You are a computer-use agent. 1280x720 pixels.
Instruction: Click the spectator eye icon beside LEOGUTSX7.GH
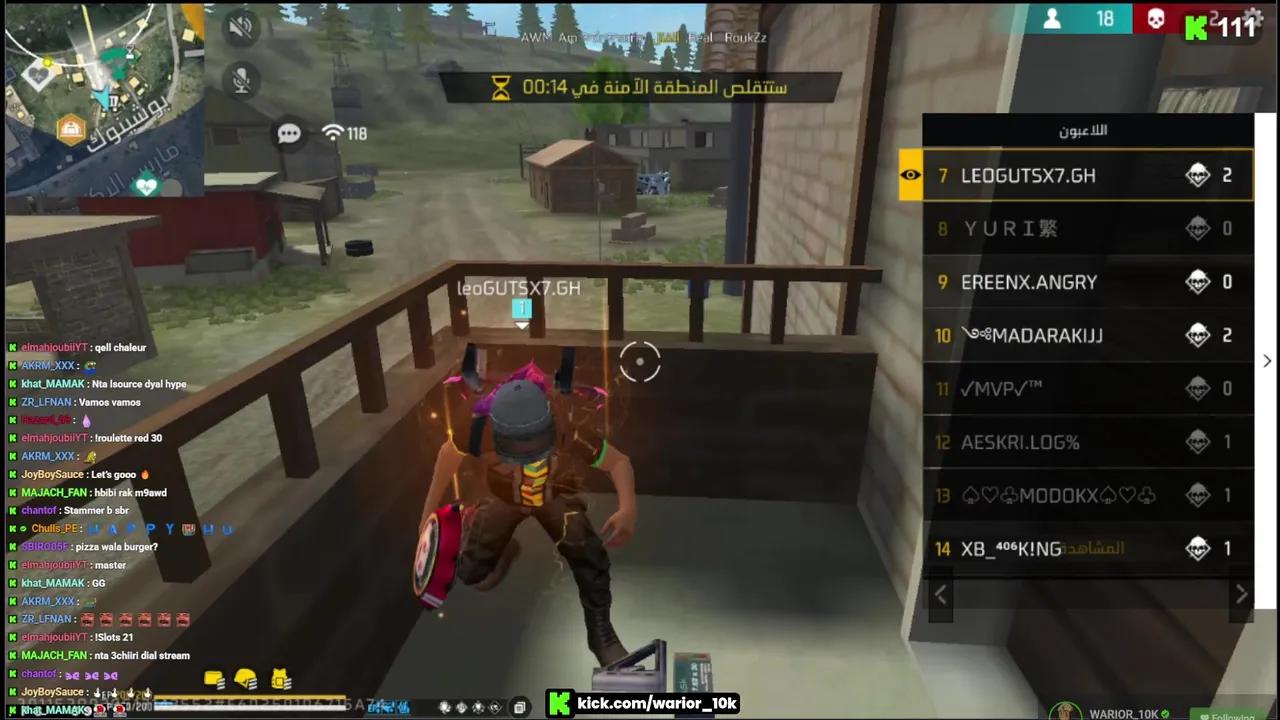point(910,175)
